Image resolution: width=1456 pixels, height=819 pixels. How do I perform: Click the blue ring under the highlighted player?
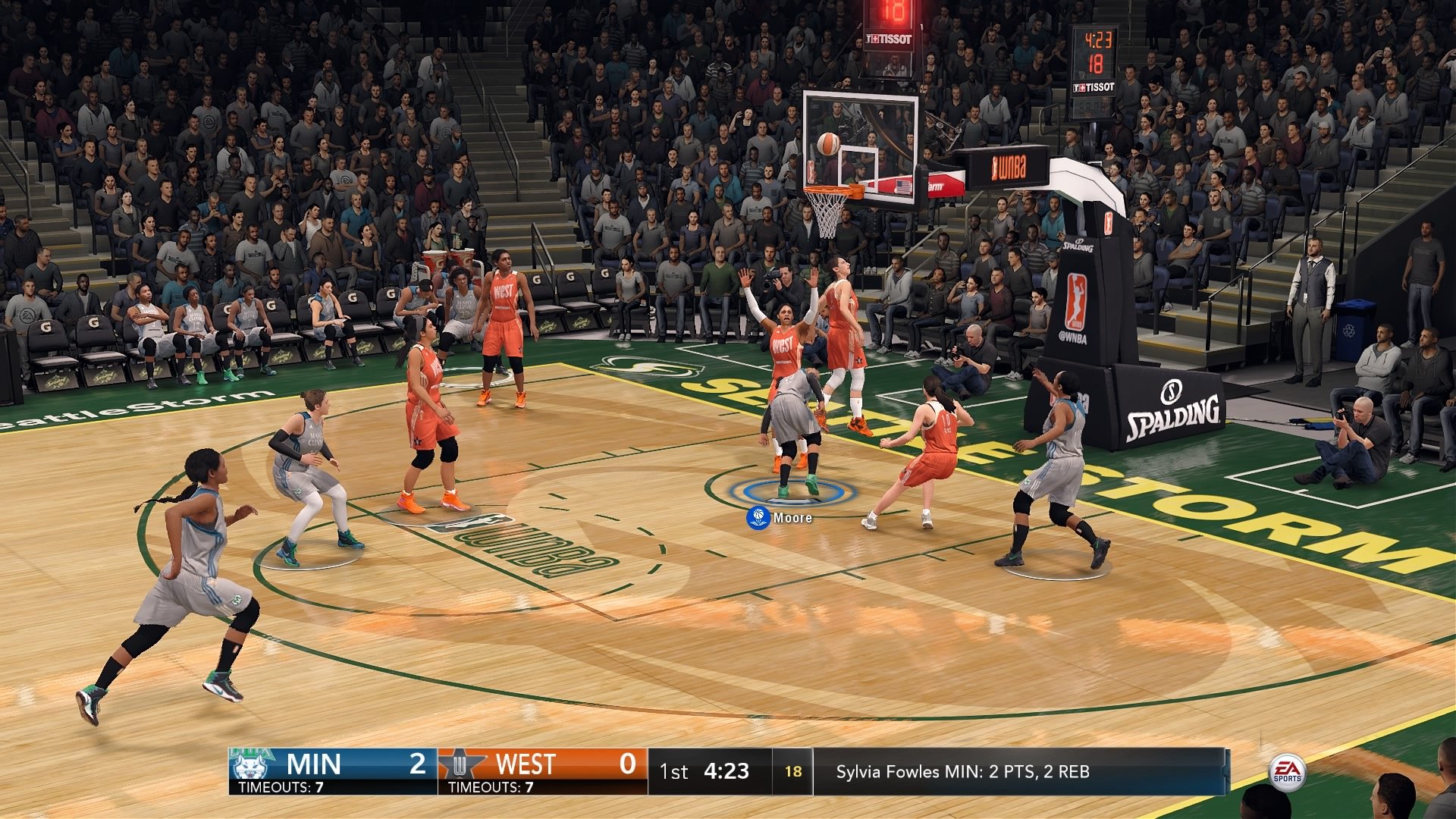789,494
